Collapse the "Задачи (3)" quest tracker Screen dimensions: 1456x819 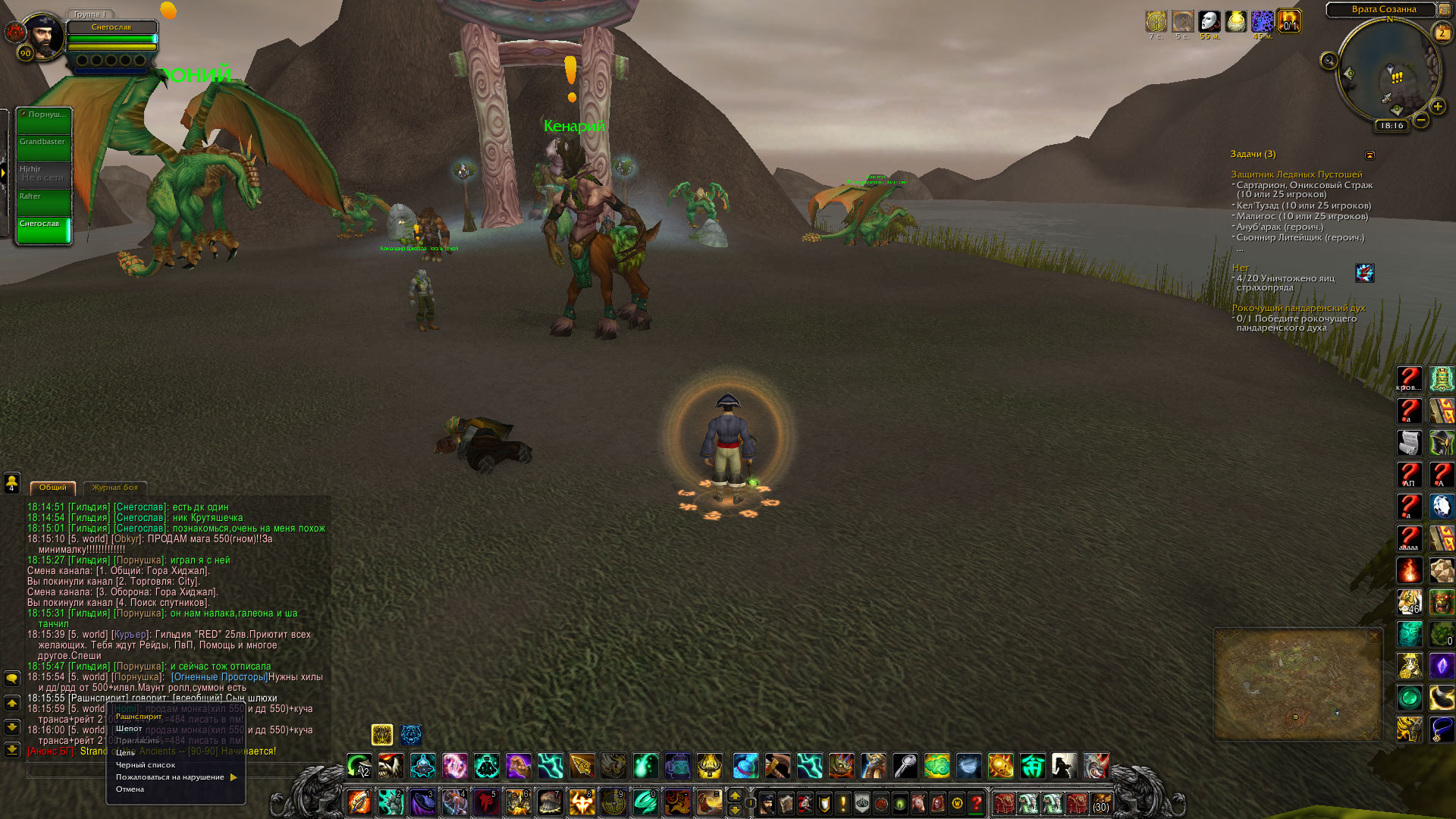click(1370, 155)
